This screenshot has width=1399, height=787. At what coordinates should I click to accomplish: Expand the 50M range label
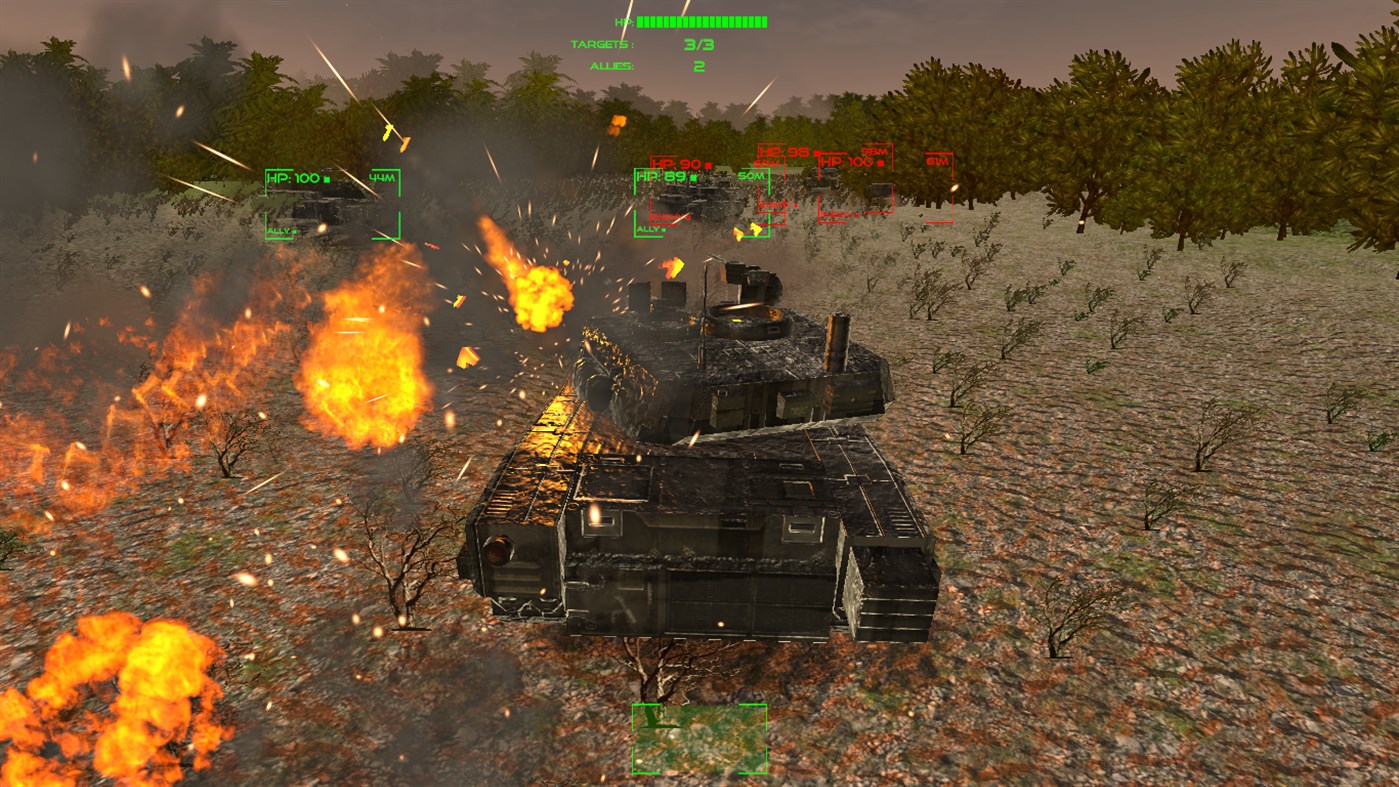[751, 175]
